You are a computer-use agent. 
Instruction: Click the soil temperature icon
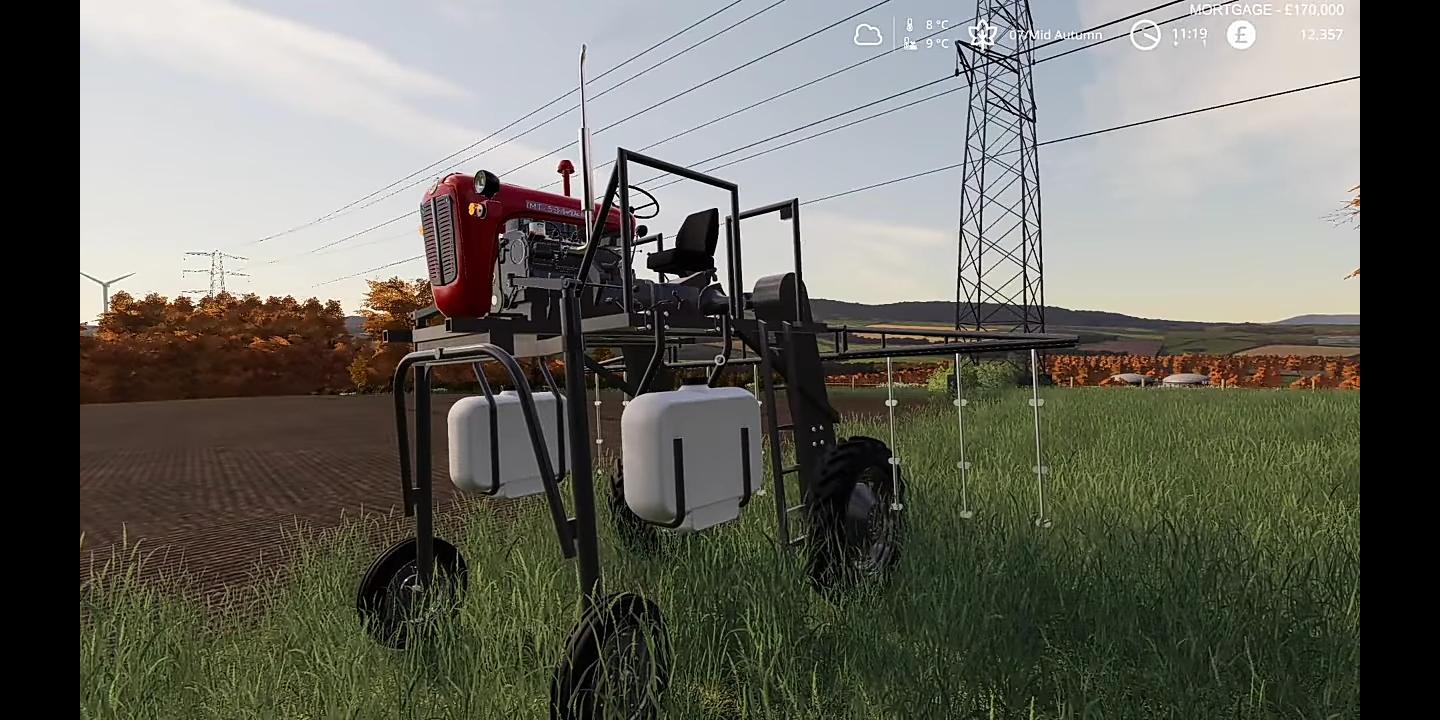(x=909, y=43)
